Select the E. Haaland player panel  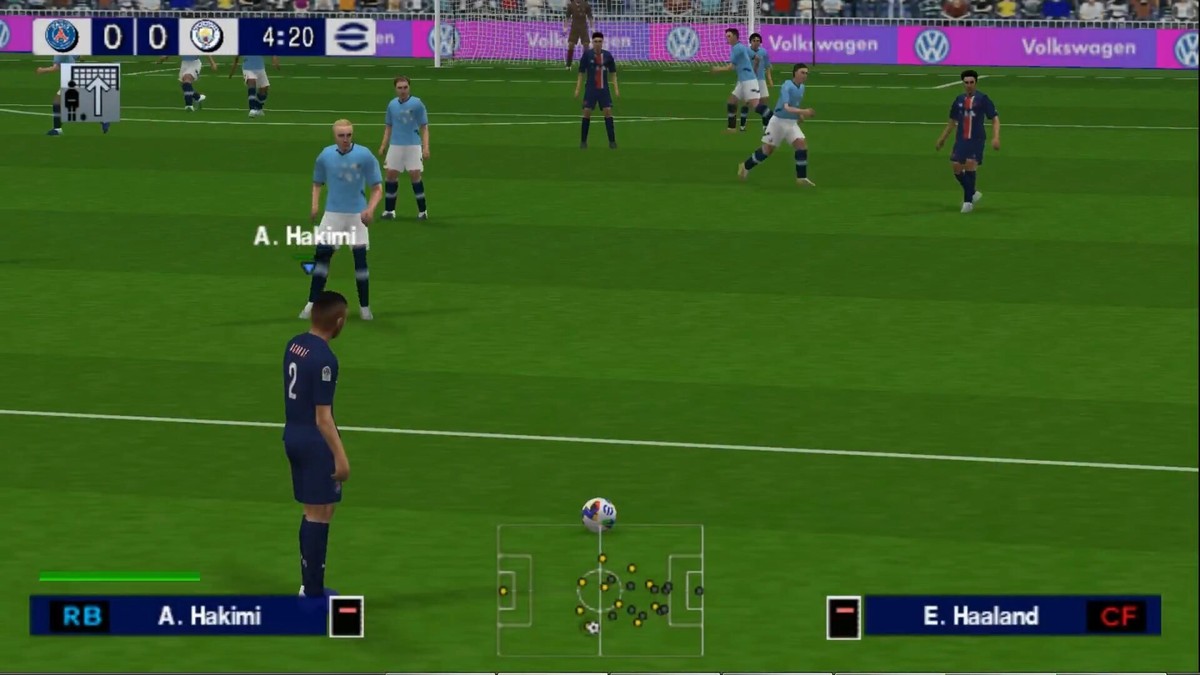click(994, 616)
